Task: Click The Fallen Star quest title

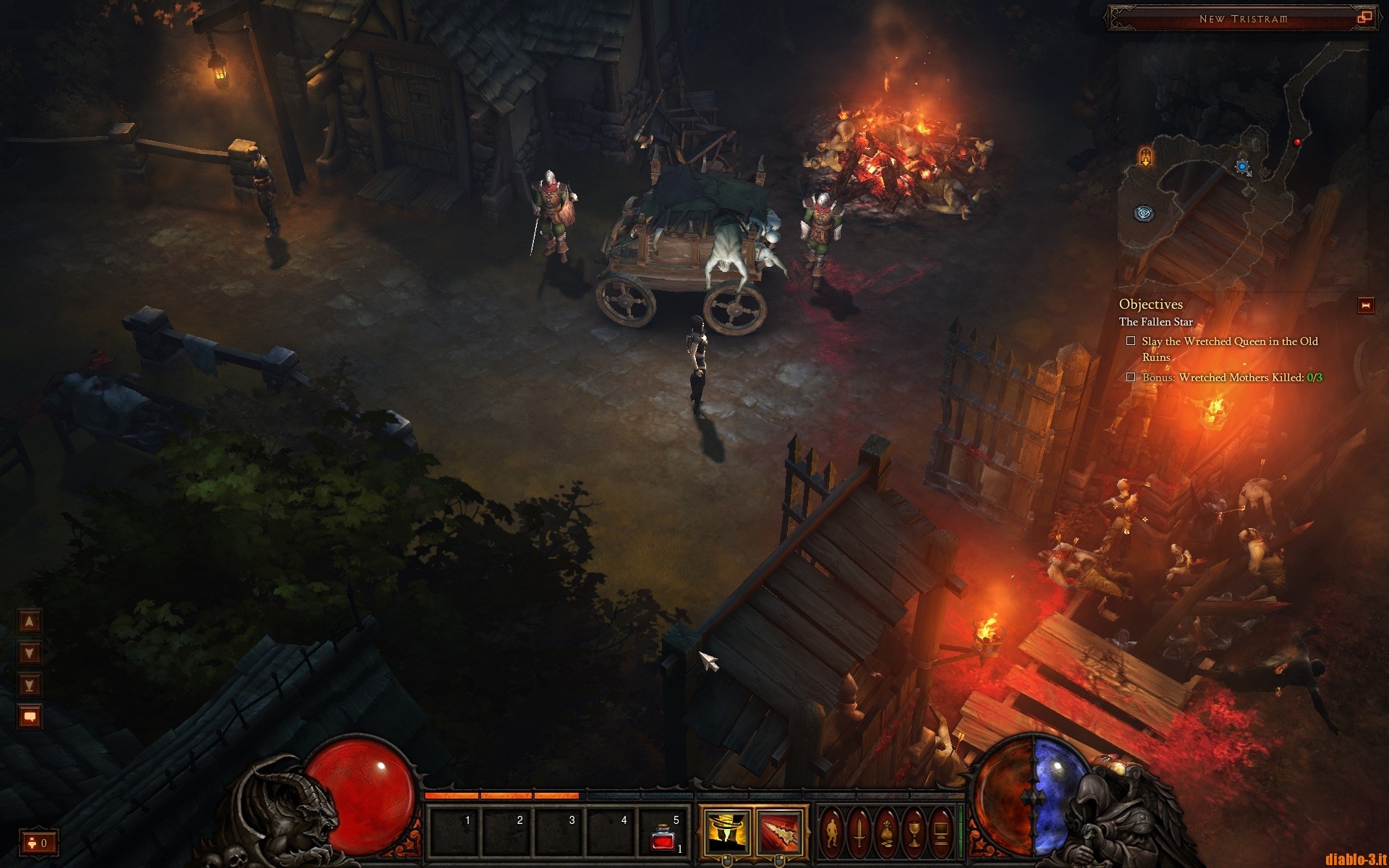Action: pyautogui.click(x=1155, y=322)
